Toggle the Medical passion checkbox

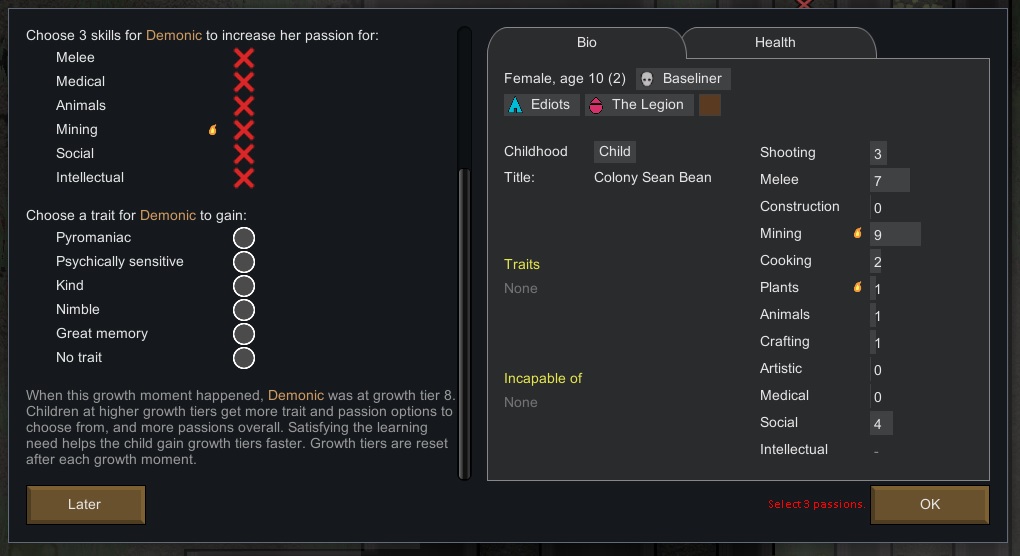coord(244,82)
